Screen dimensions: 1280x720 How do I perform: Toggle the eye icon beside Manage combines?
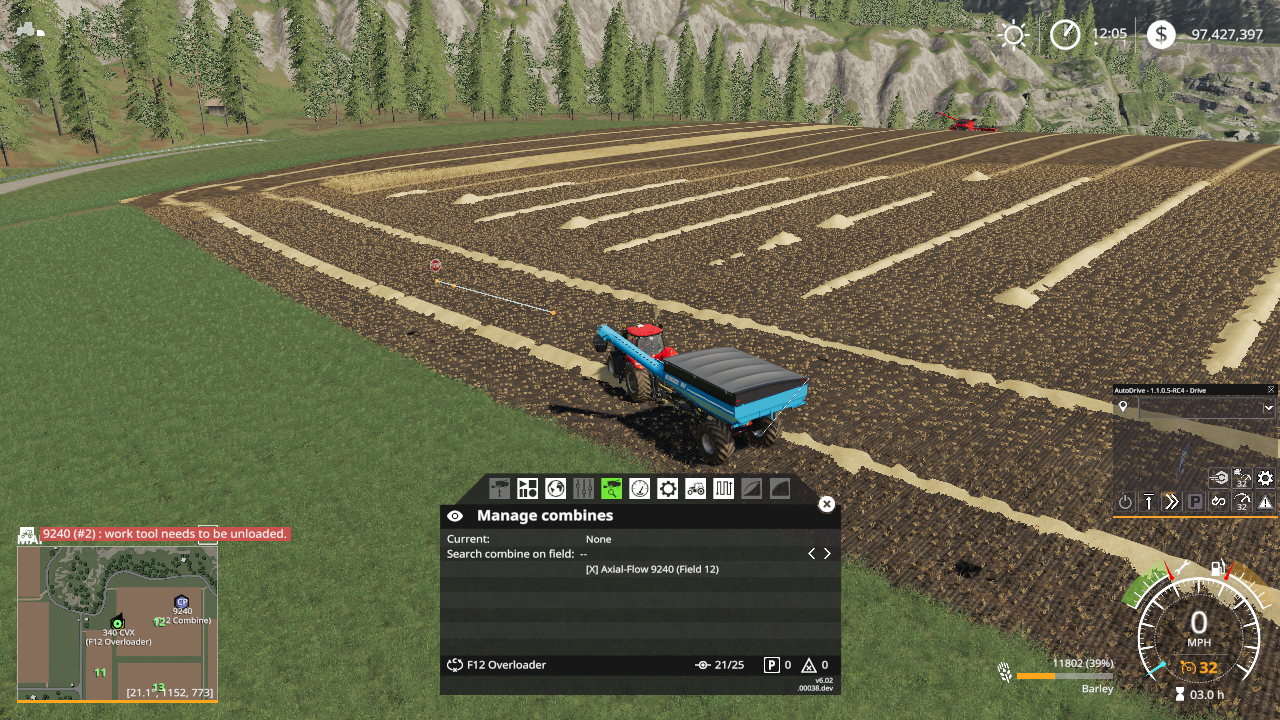(455, 515)
